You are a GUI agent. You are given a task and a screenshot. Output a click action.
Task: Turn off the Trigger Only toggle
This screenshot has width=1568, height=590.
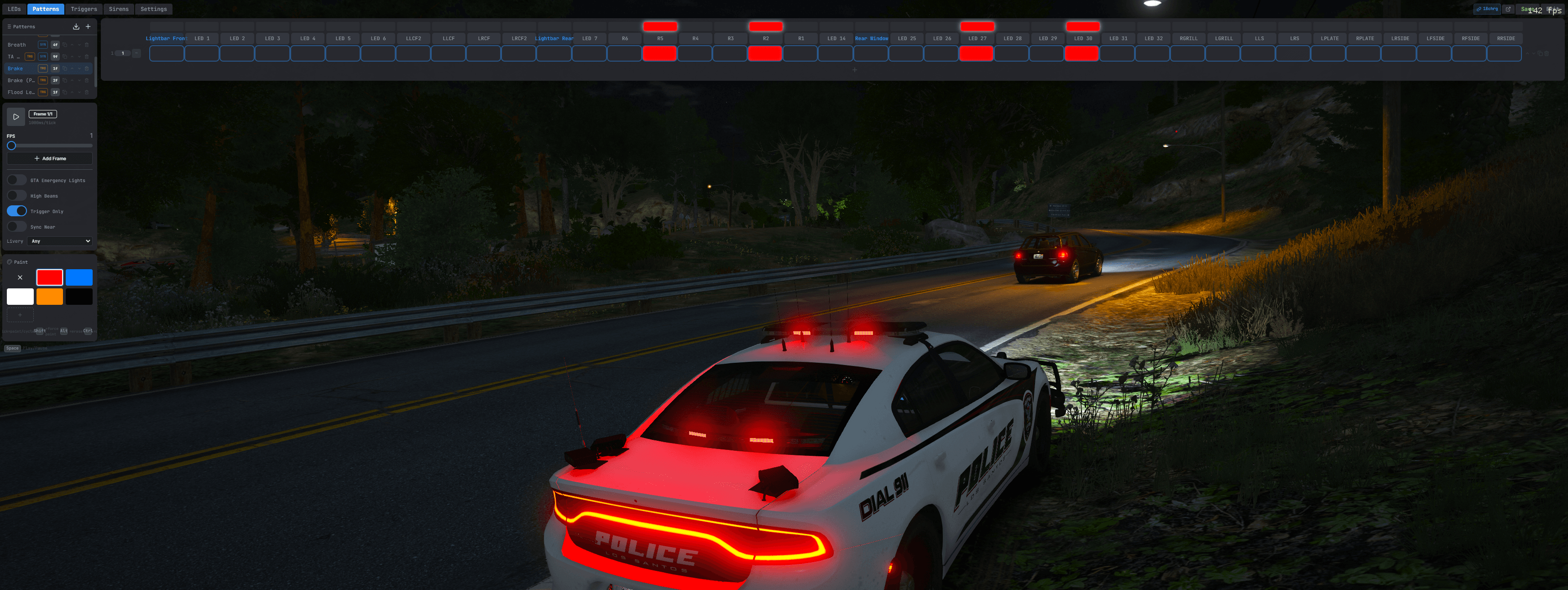[17, 211]
